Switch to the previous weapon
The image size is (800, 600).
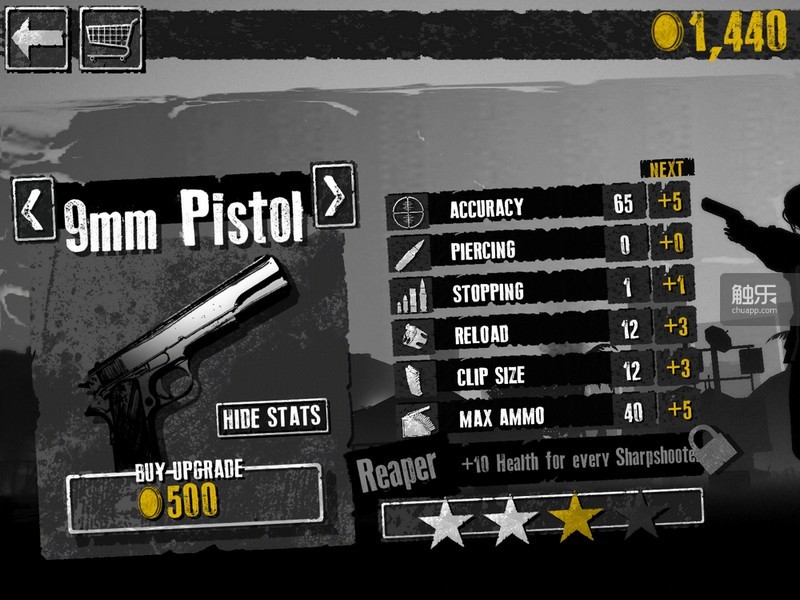point(33,209)
